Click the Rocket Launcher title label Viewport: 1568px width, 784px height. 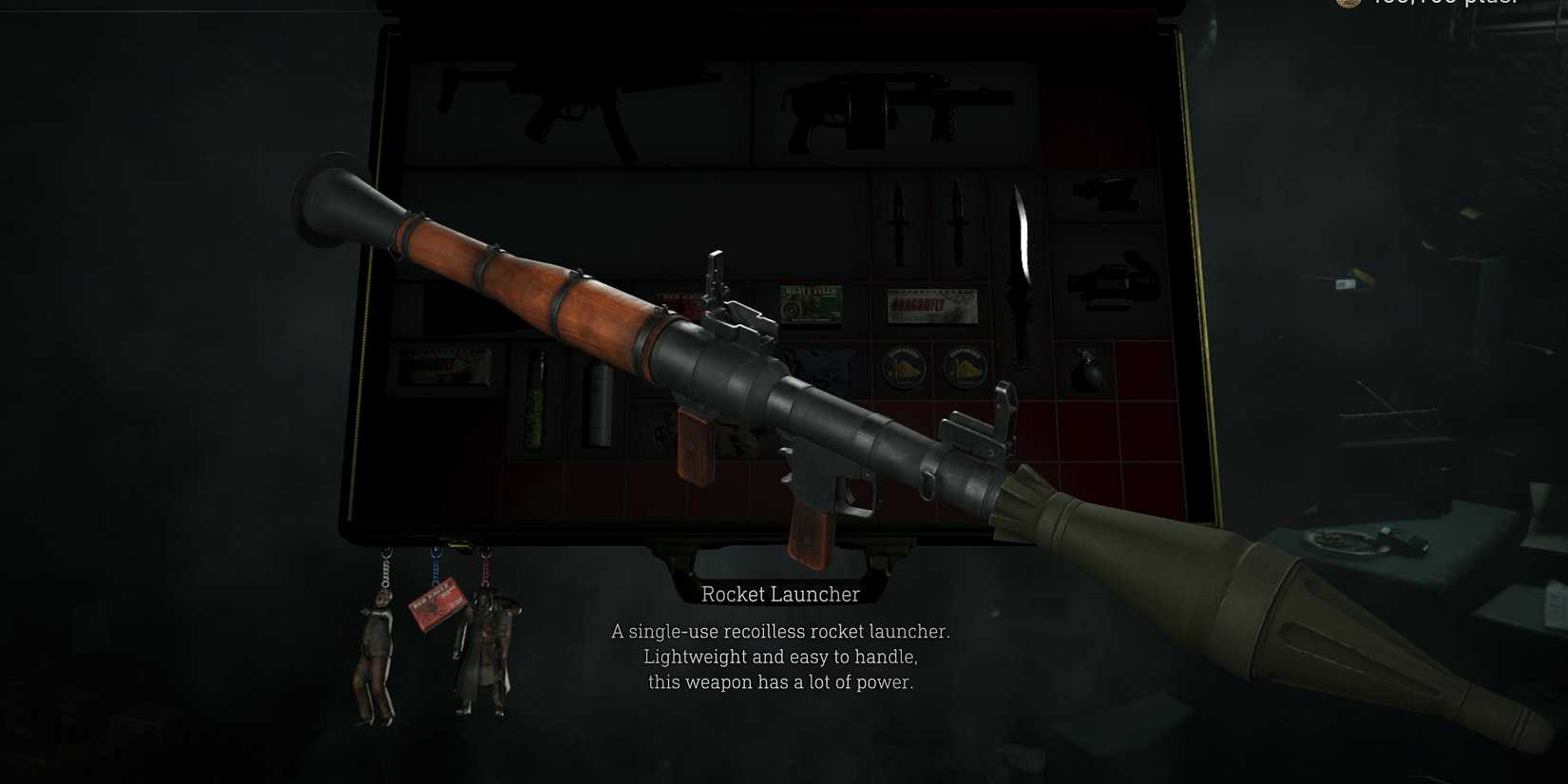tap(779, 594)
